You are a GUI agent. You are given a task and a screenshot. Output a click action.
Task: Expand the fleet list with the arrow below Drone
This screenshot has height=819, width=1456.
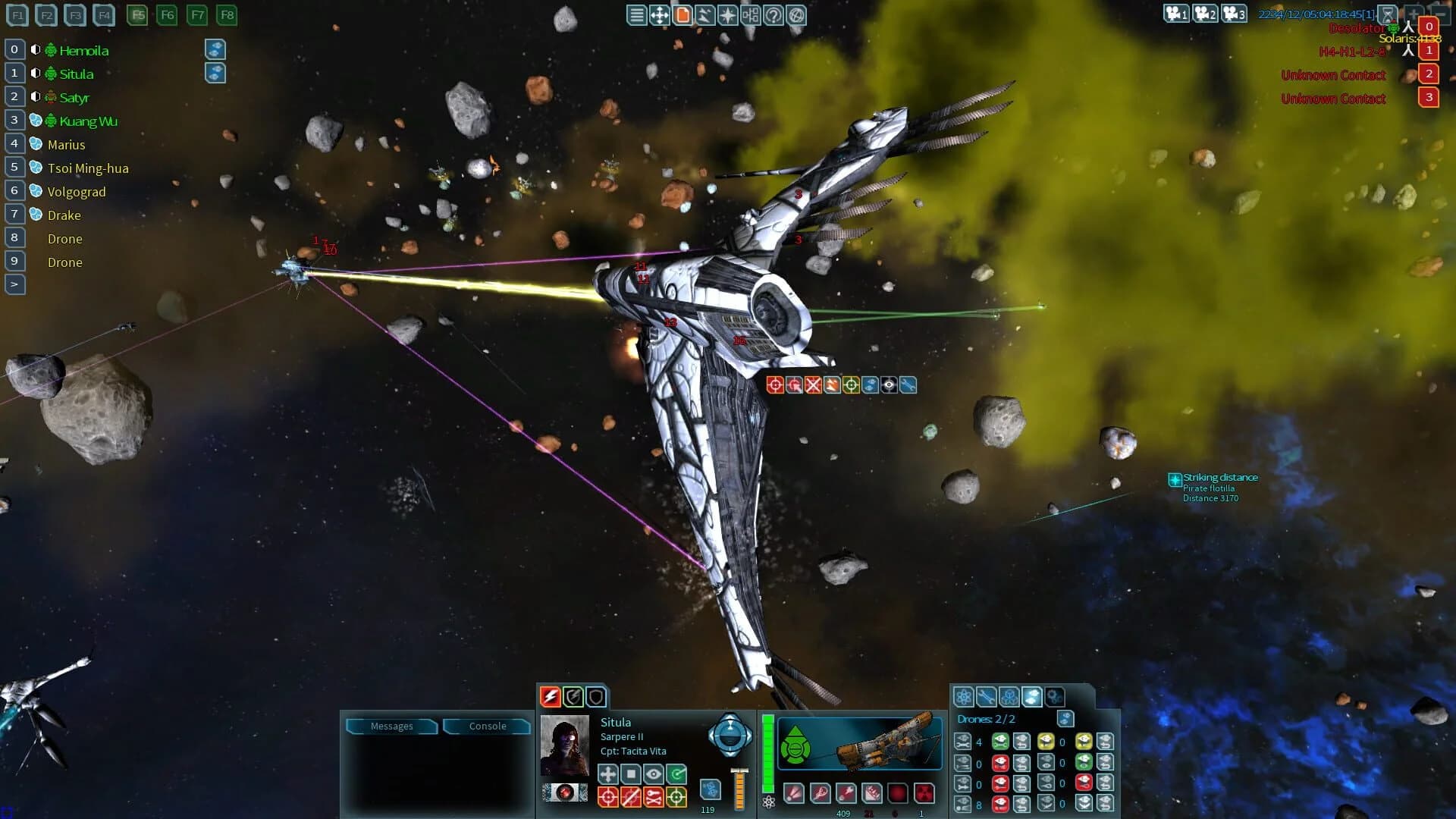(x=13, y=284)
